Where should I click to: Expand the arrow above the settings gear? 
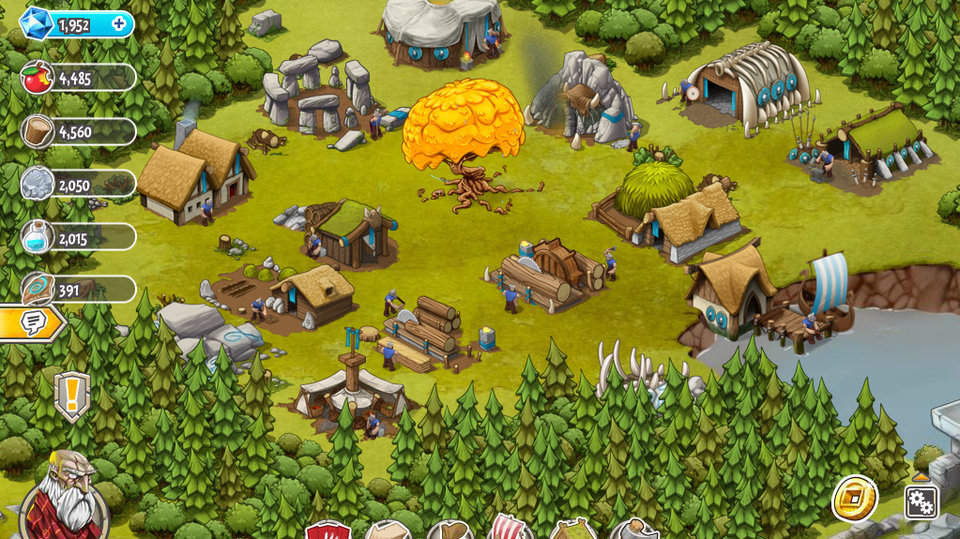(x=920, y=477)
